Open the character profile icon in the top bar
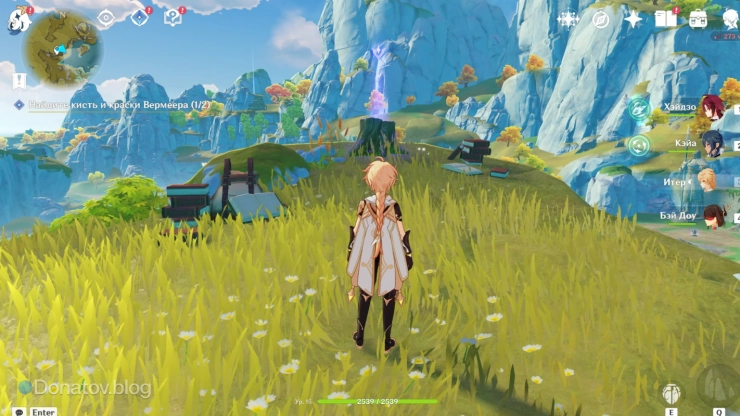The image size is (740, 416). [730, 19]
